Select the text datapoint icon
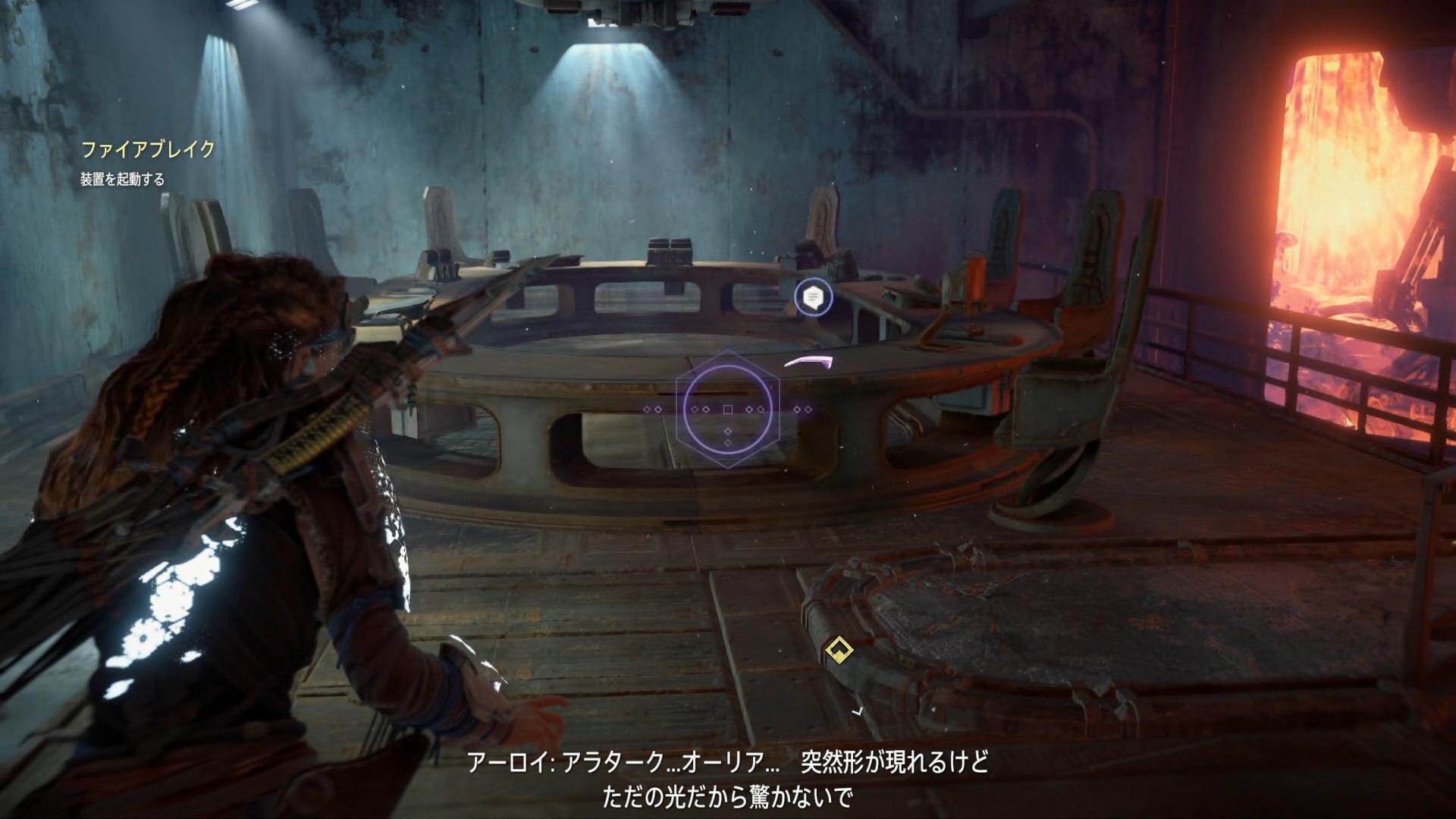The image size is (1456, 819). coord(813,297)
